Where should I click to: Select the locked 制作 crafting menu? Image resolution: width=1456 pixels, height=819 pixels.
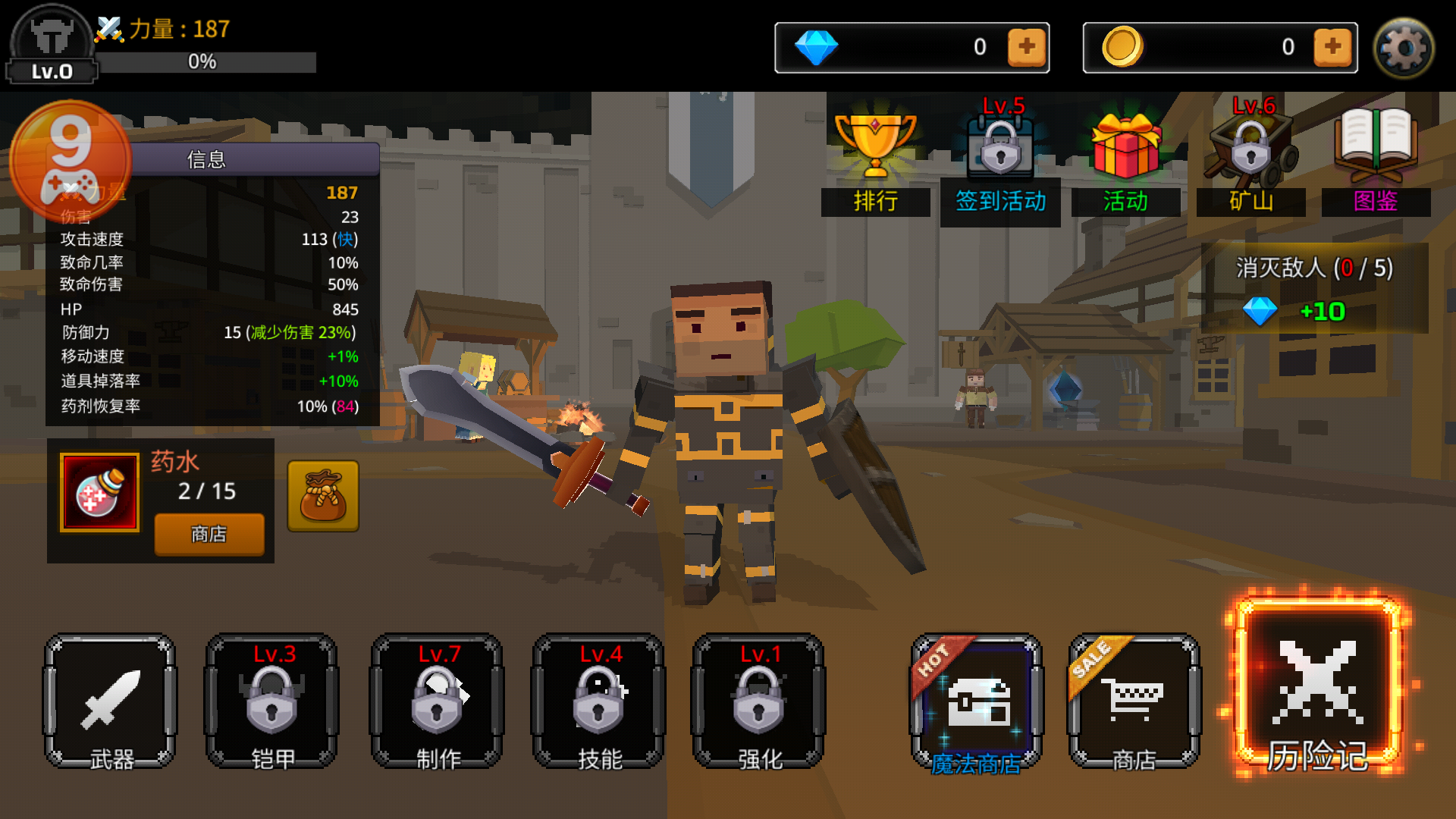coord(437,701)
